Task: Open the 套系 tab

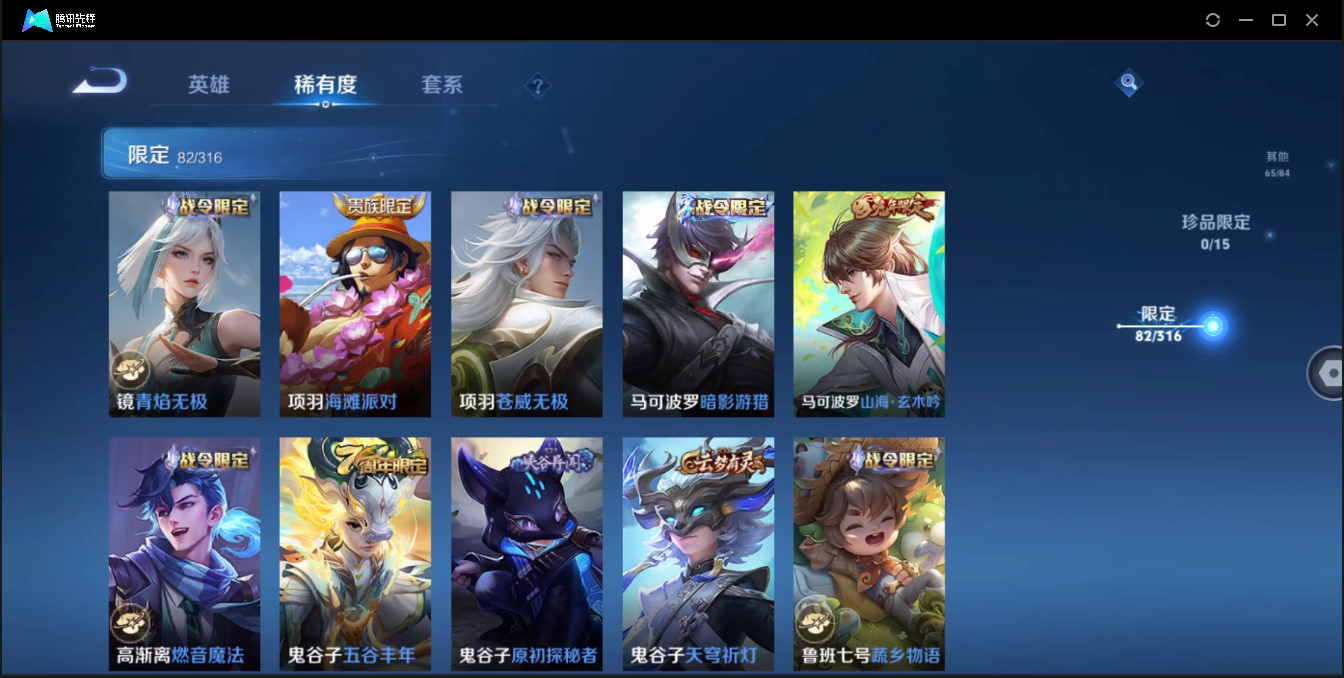Action: [442, 85]
